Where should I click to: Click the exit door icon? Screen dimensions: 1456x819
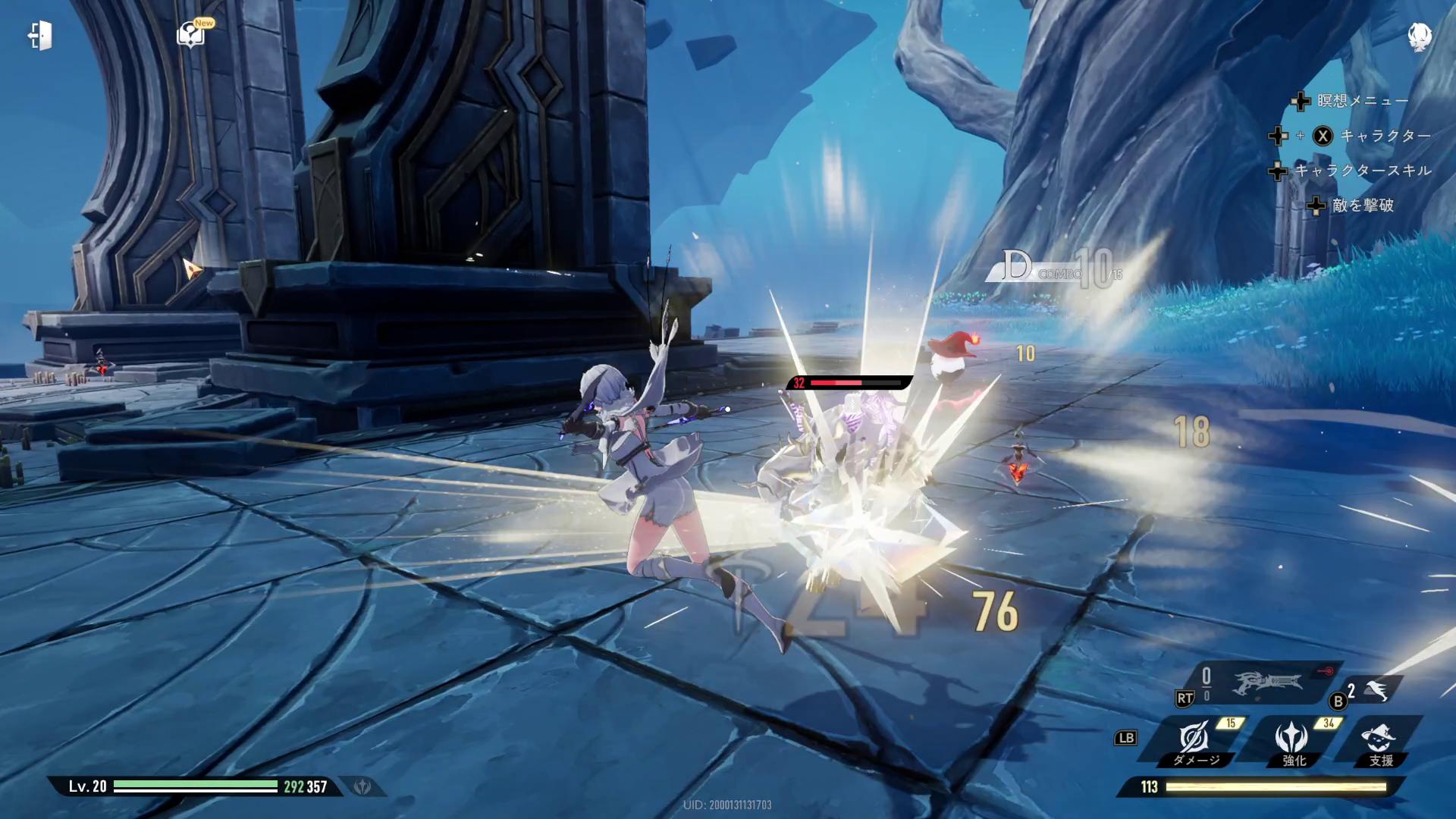(40, 36)
